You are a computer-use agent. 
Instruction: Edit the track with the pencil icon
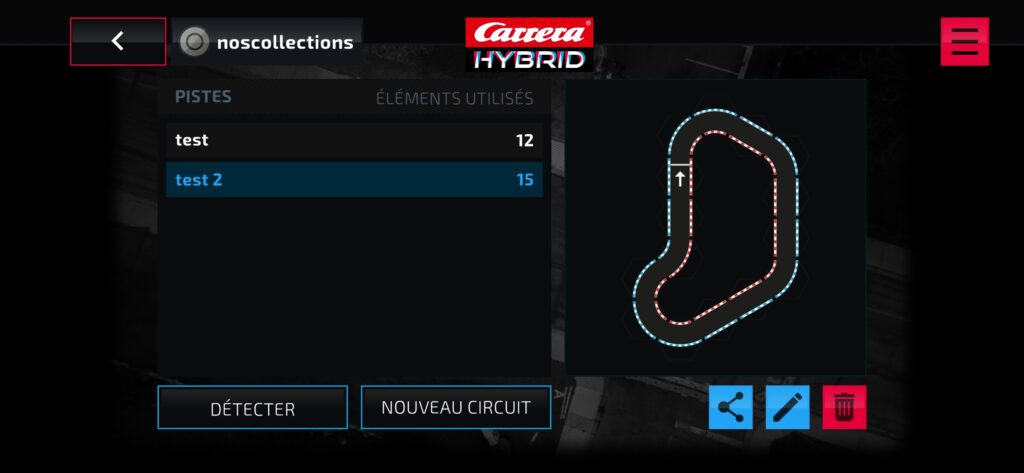pyautogui.click(x=788, y=407)
